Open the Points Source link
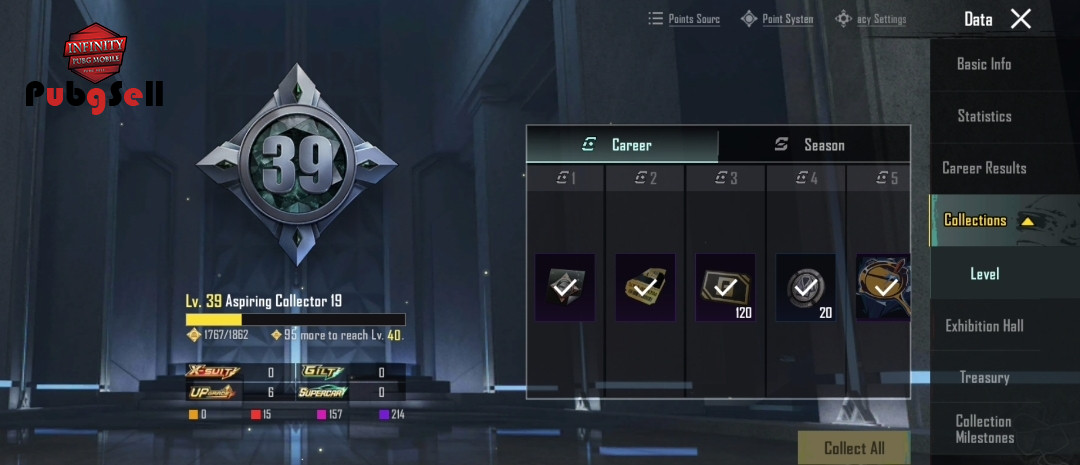The width and height of the screenshot is (1080, 465). [x=684, y=19]
